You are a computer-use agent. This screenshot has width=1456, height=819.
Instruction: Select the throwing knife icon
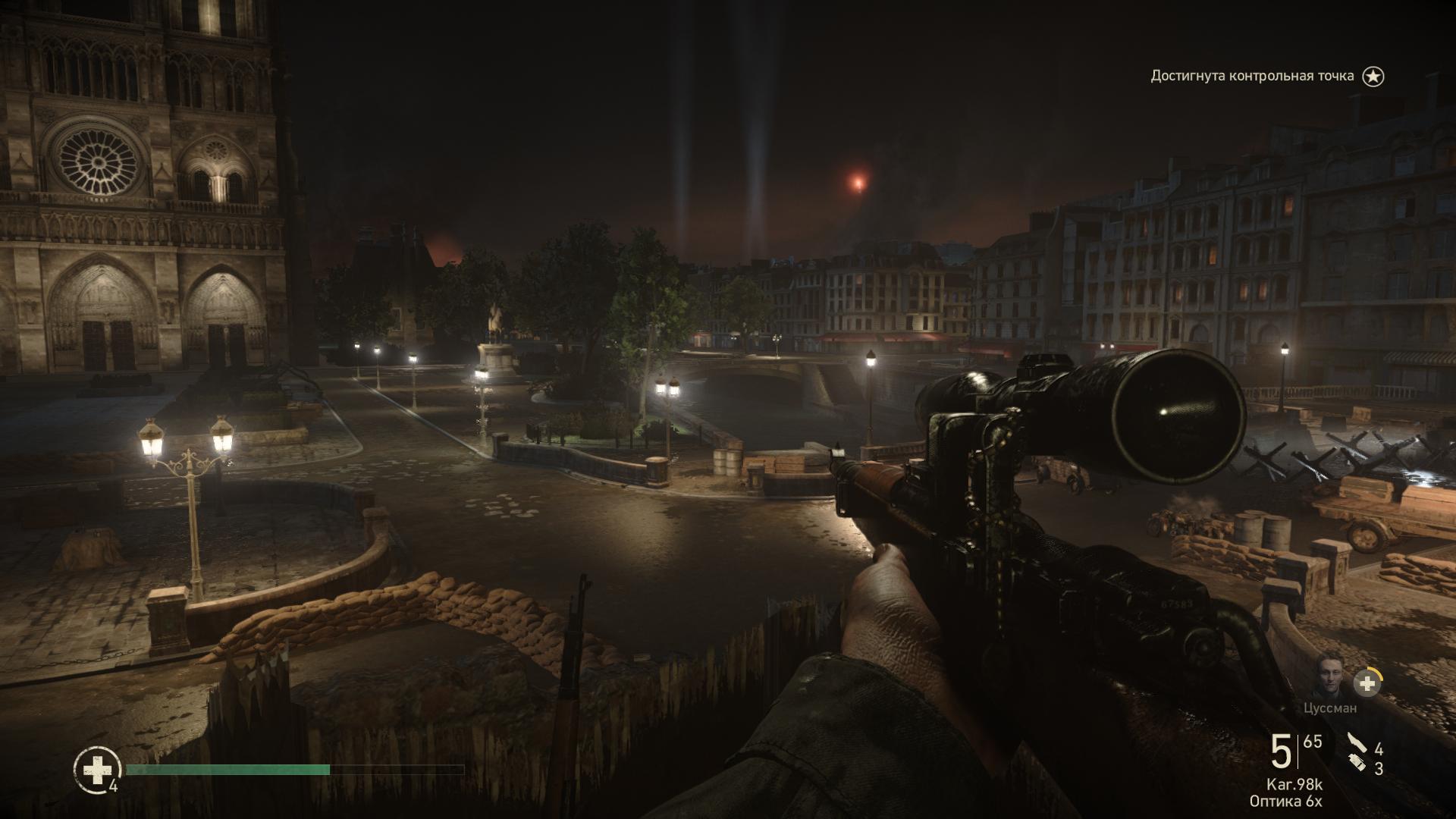pos(1355,743)
